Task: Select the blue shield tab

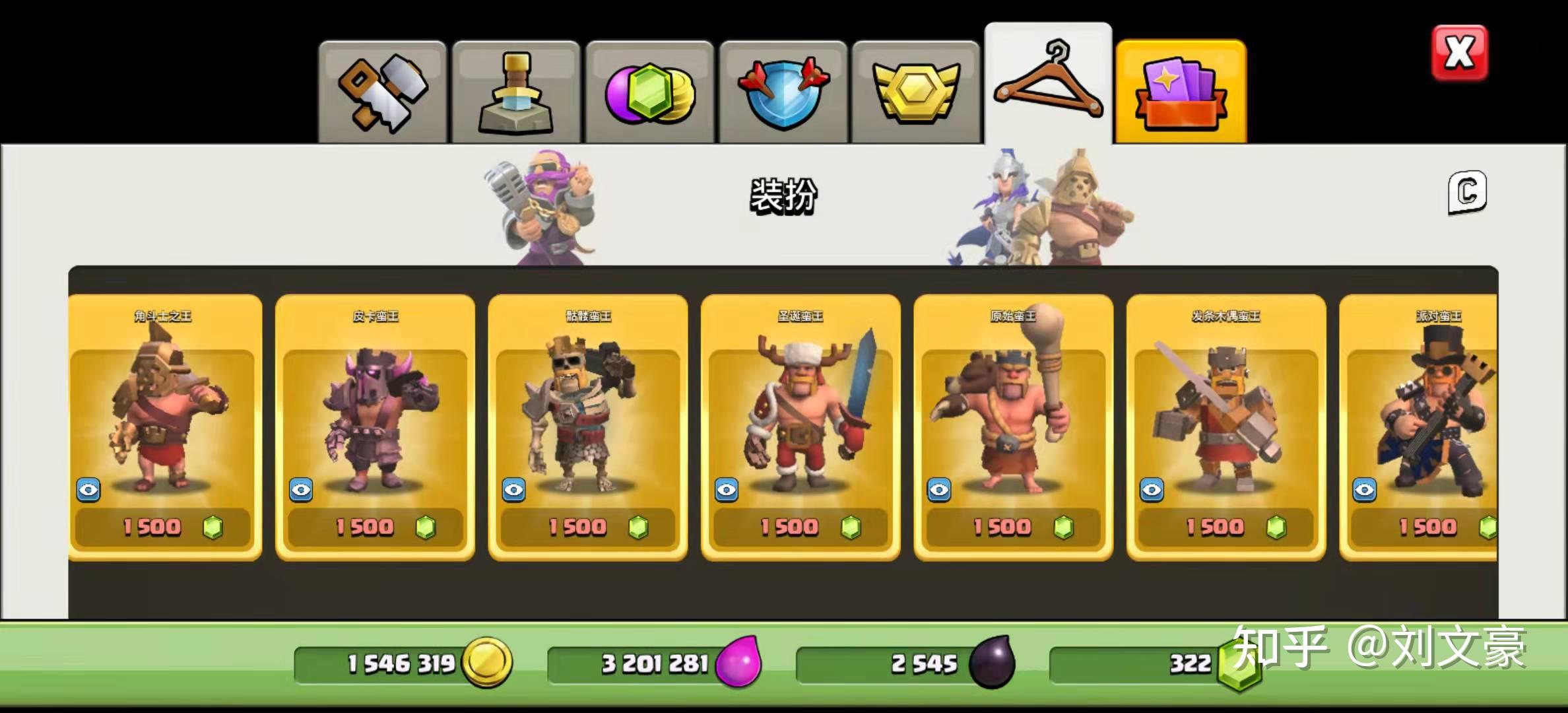Action: (x=783, y=92)
